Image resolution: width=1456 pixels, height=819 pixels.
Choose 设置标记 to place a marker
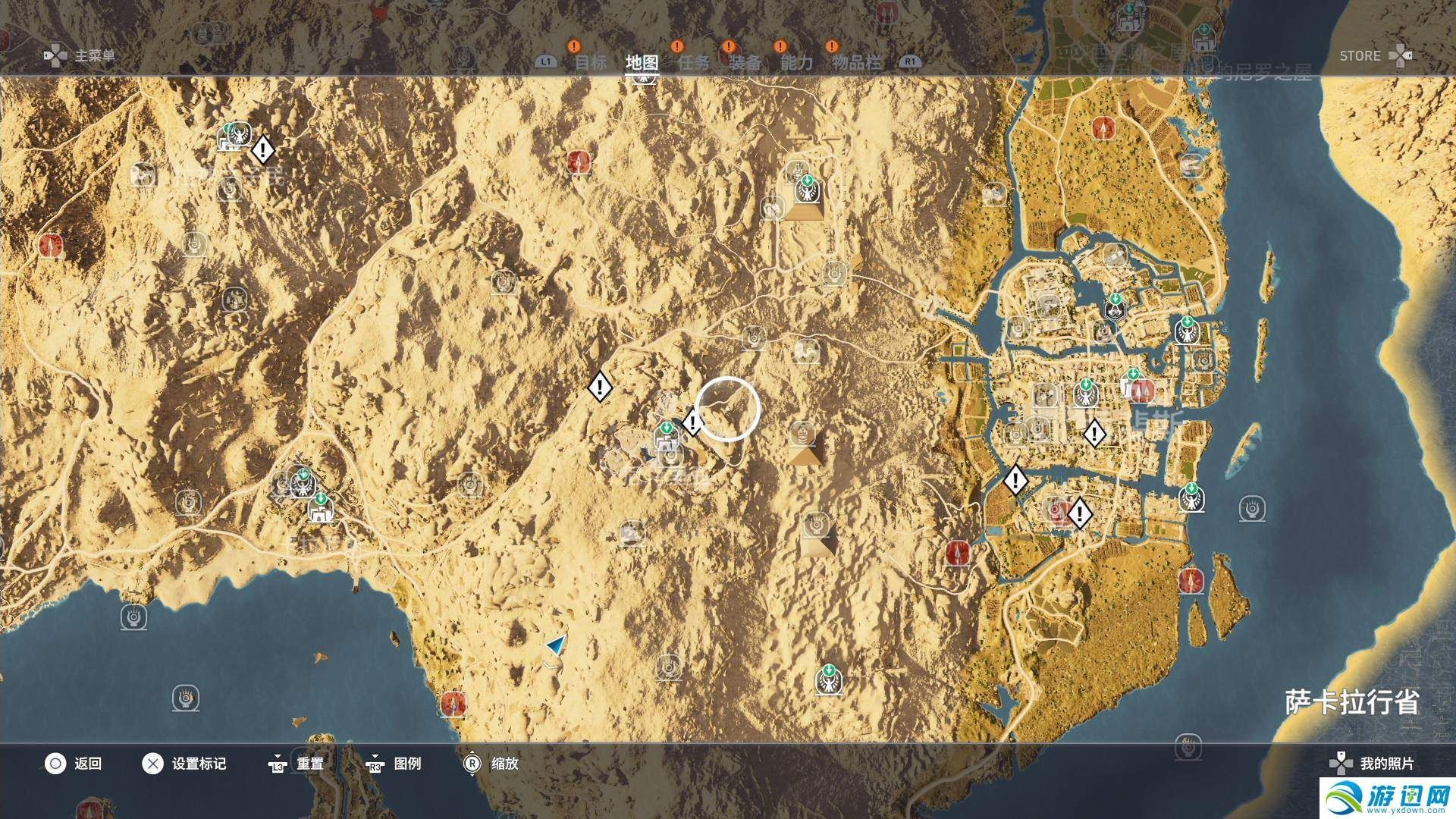pyautogui.click(x=184, y=764)
